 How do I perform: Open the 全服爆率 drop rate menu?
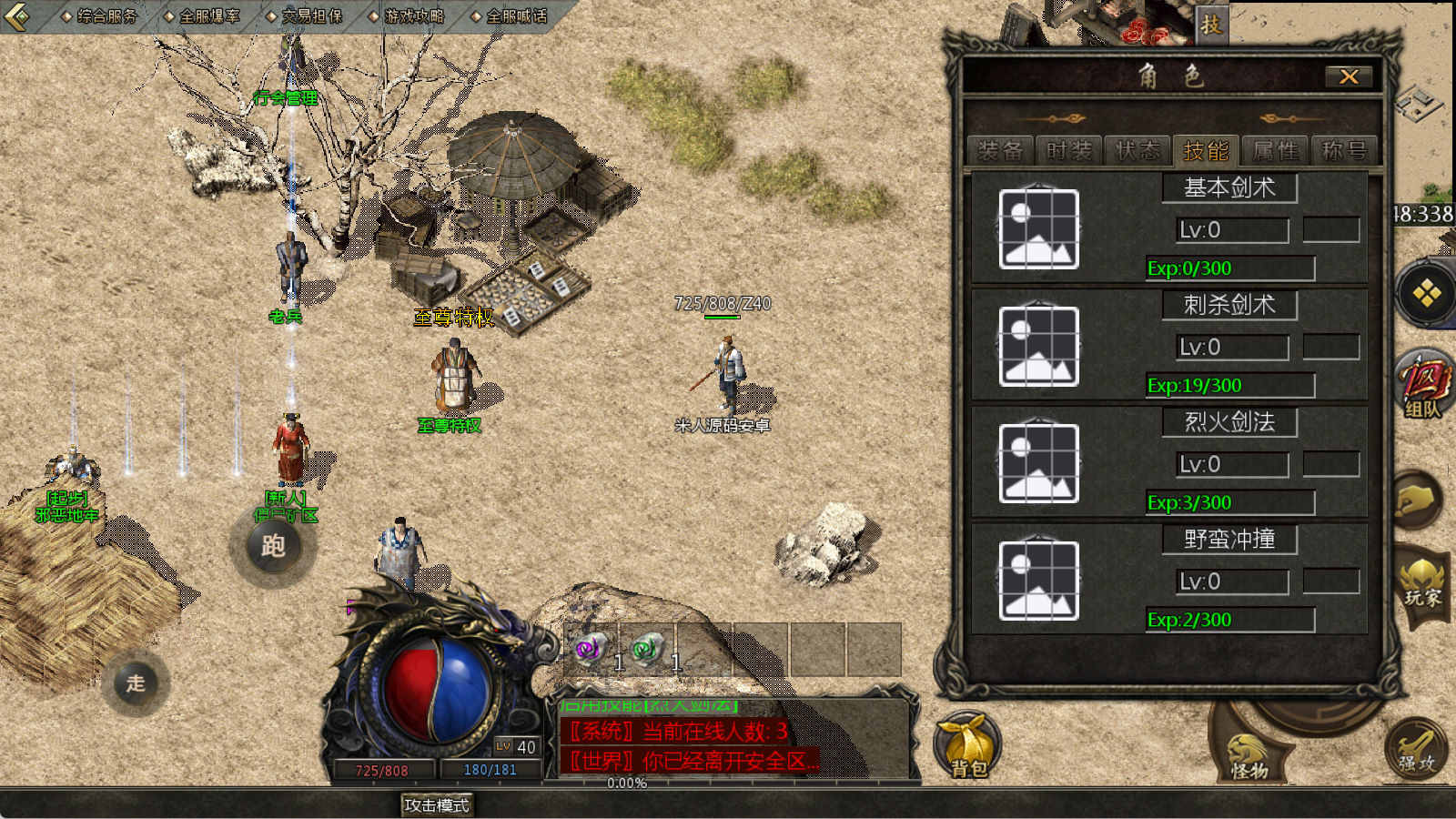209,16
